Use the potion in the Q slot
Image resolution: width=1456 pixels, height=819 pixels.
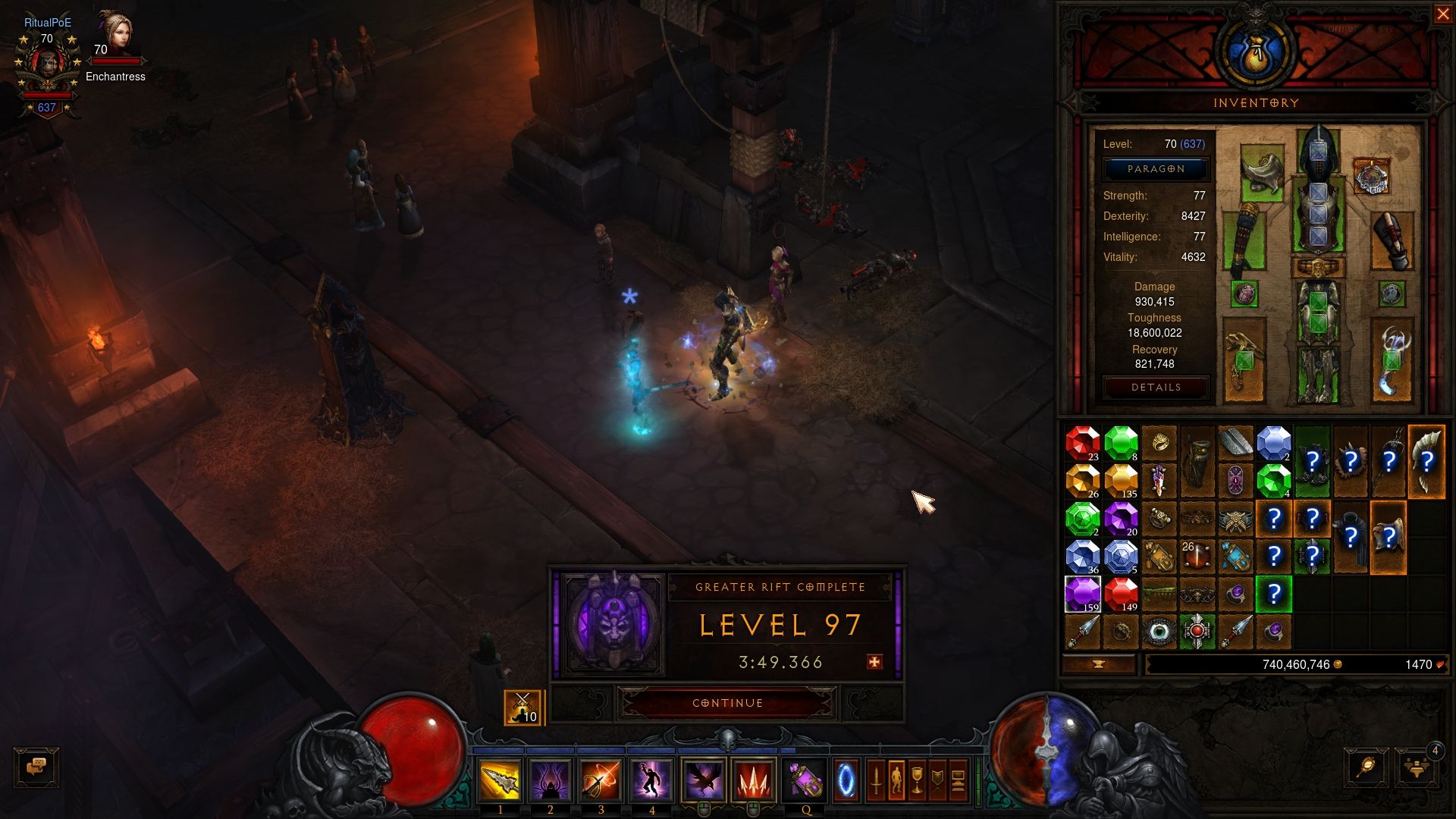click(x=805, y=780)
